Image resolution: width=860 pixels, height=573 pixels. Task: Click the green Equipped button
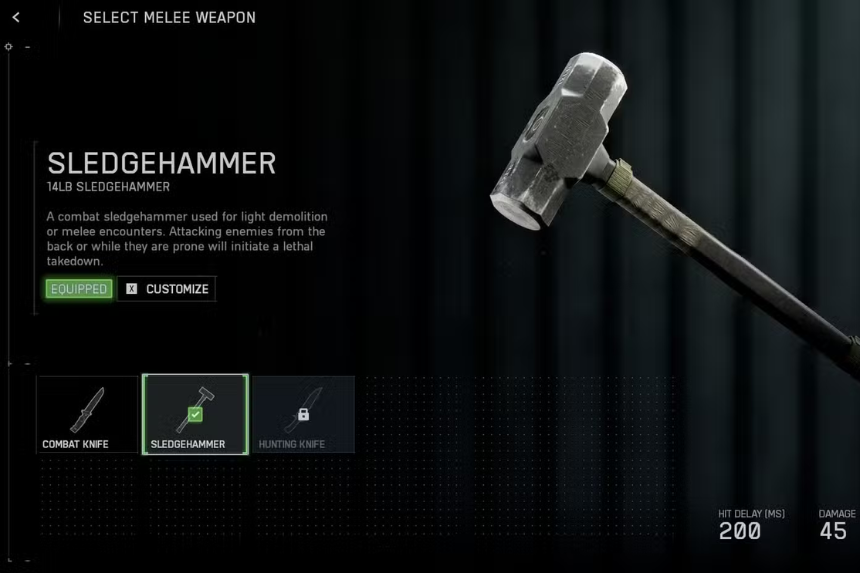[78, 289]
